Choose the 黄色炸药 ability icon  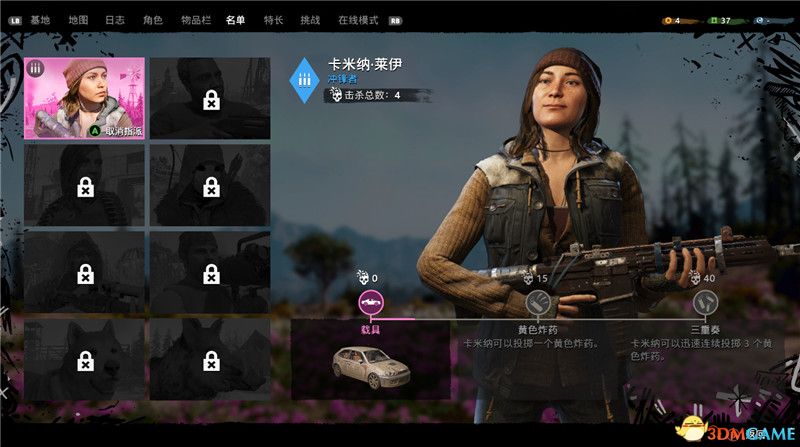(x=537, y=302)
